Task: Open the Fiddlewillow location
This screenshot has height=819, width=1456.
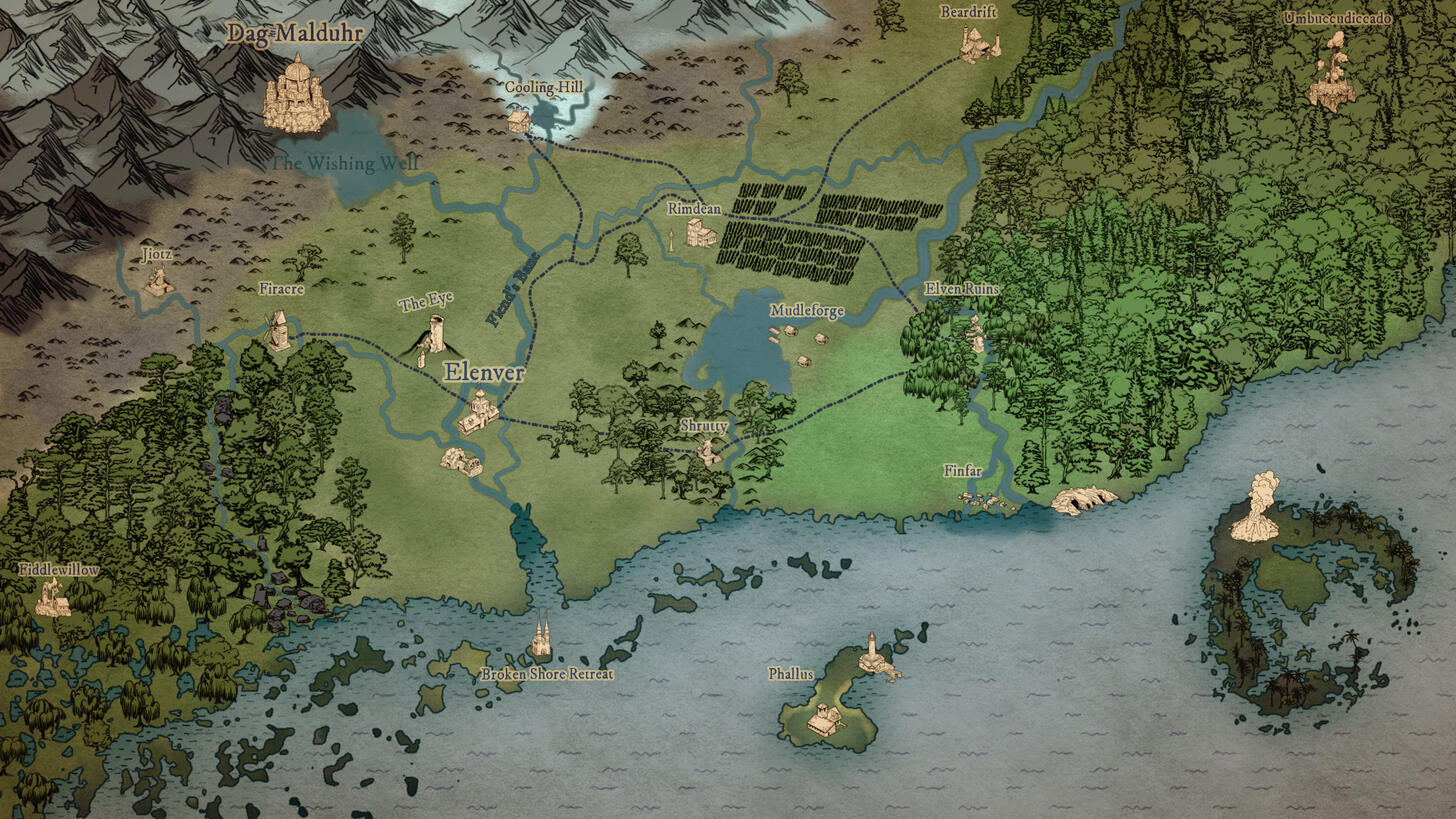Action: click(x=52, y=597)
